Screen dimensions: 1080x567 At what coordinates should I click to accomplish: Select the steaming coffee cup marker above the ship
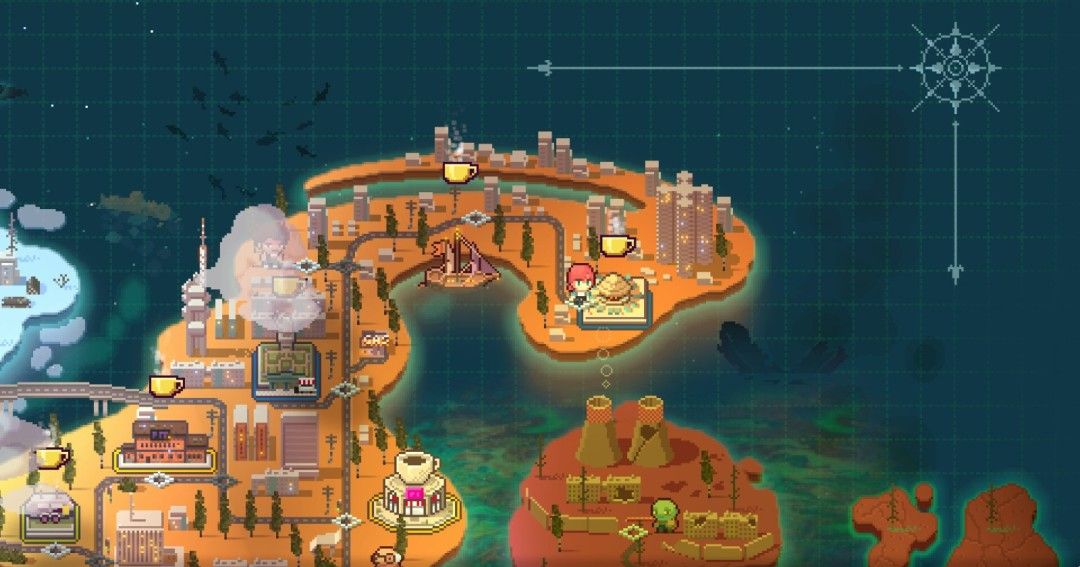pos(460,171)
